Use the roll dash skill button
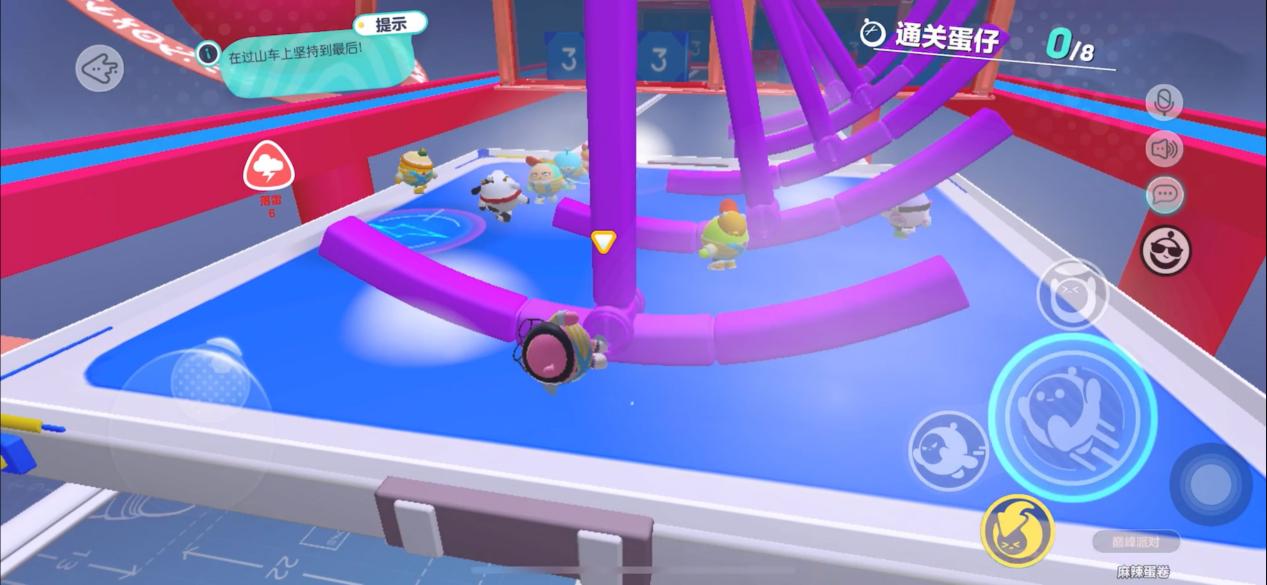Screen dimensions: 1267x585 [948, 450]
